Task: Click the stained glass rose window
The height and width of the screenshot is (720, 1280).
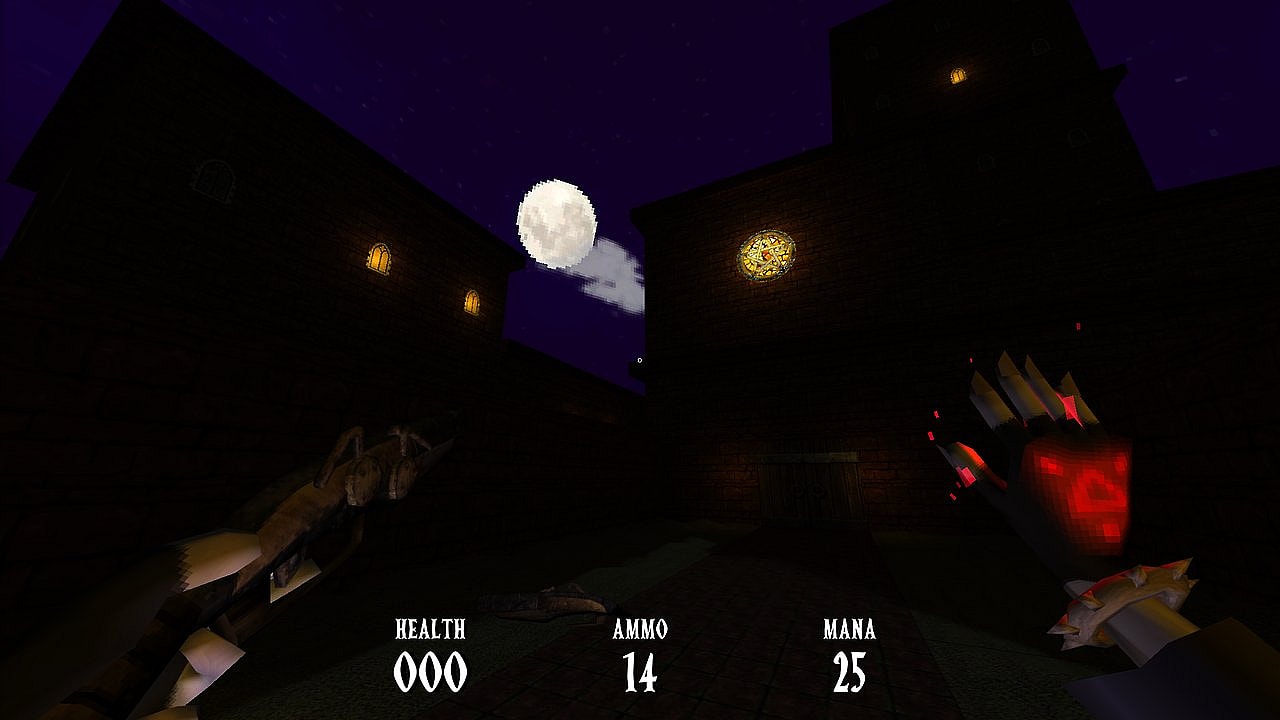Action: click(x=766, y=258)
